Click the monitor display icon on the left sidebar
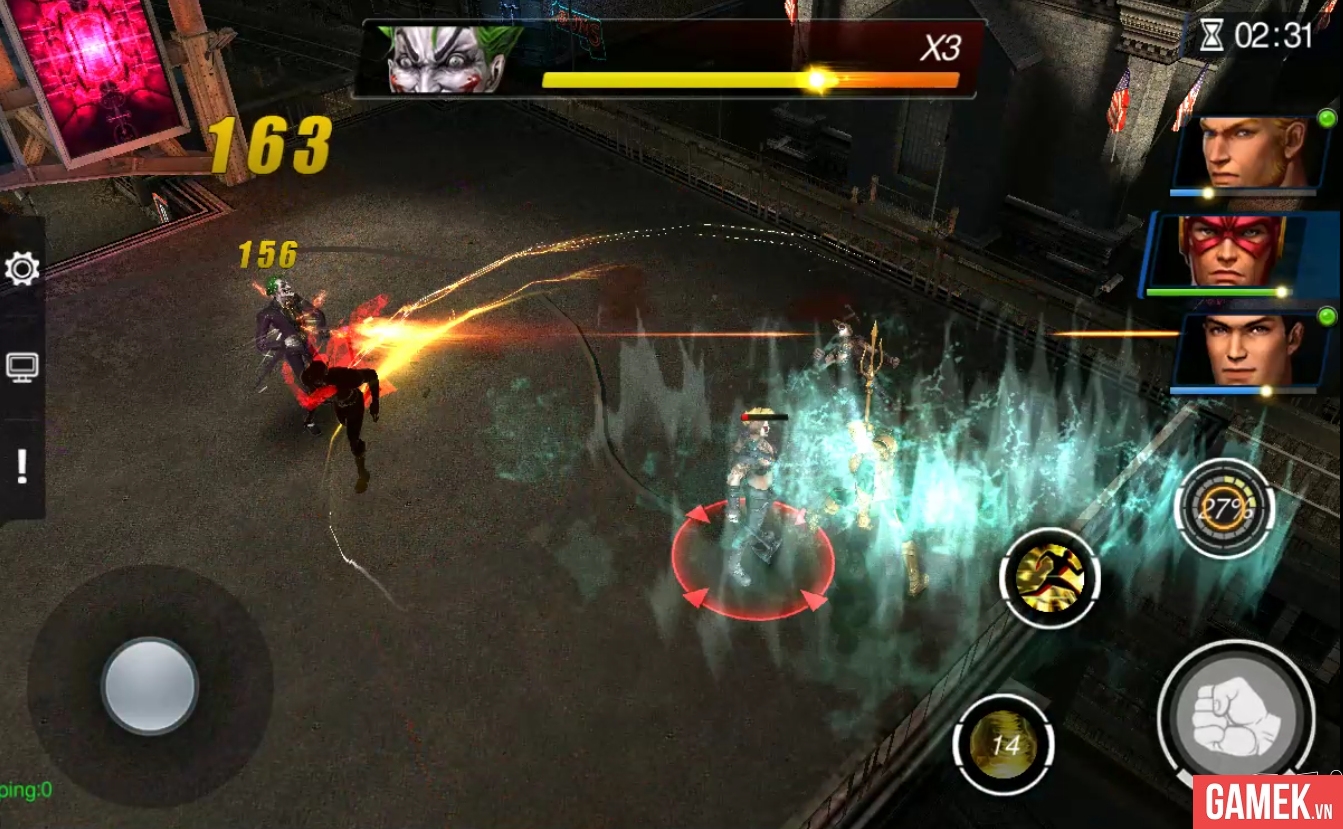1343x829 pixels. tap(22, 365)
